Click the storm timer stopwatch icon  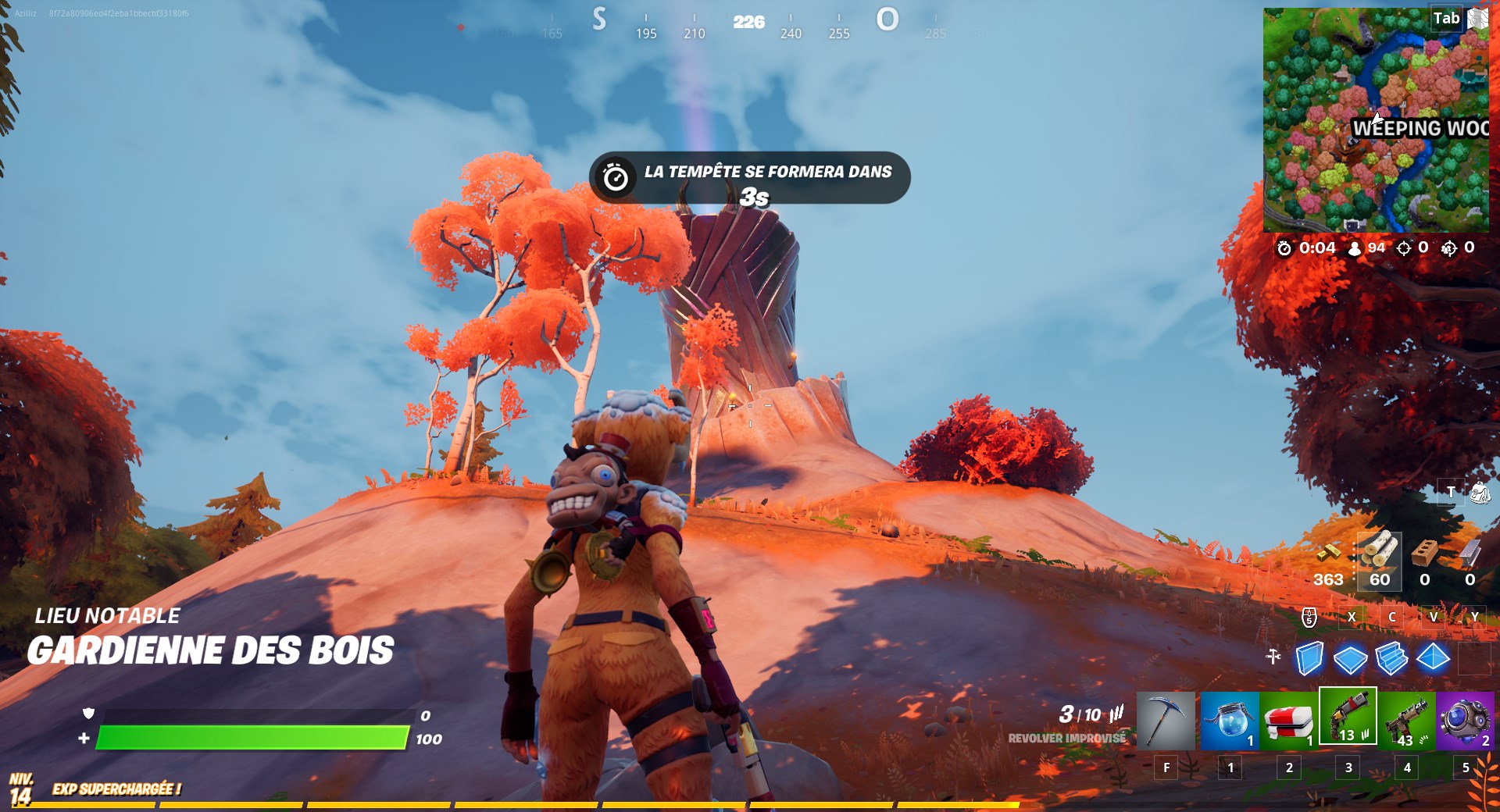click(x=1284, y=248)
